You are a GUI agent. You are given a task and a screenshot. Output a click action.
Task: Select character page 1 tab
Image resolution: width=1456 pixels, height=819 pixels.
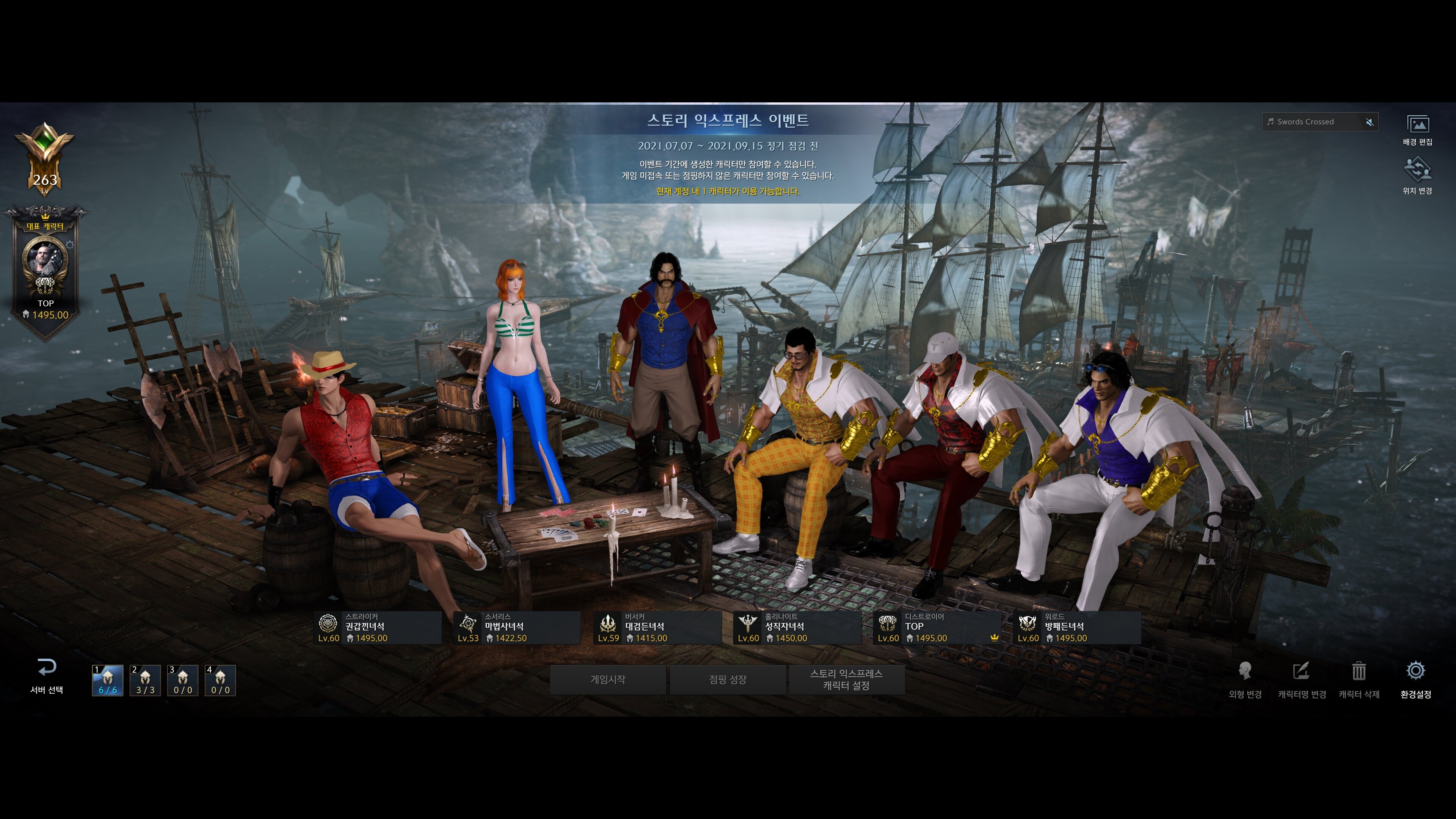pos(107,680)
